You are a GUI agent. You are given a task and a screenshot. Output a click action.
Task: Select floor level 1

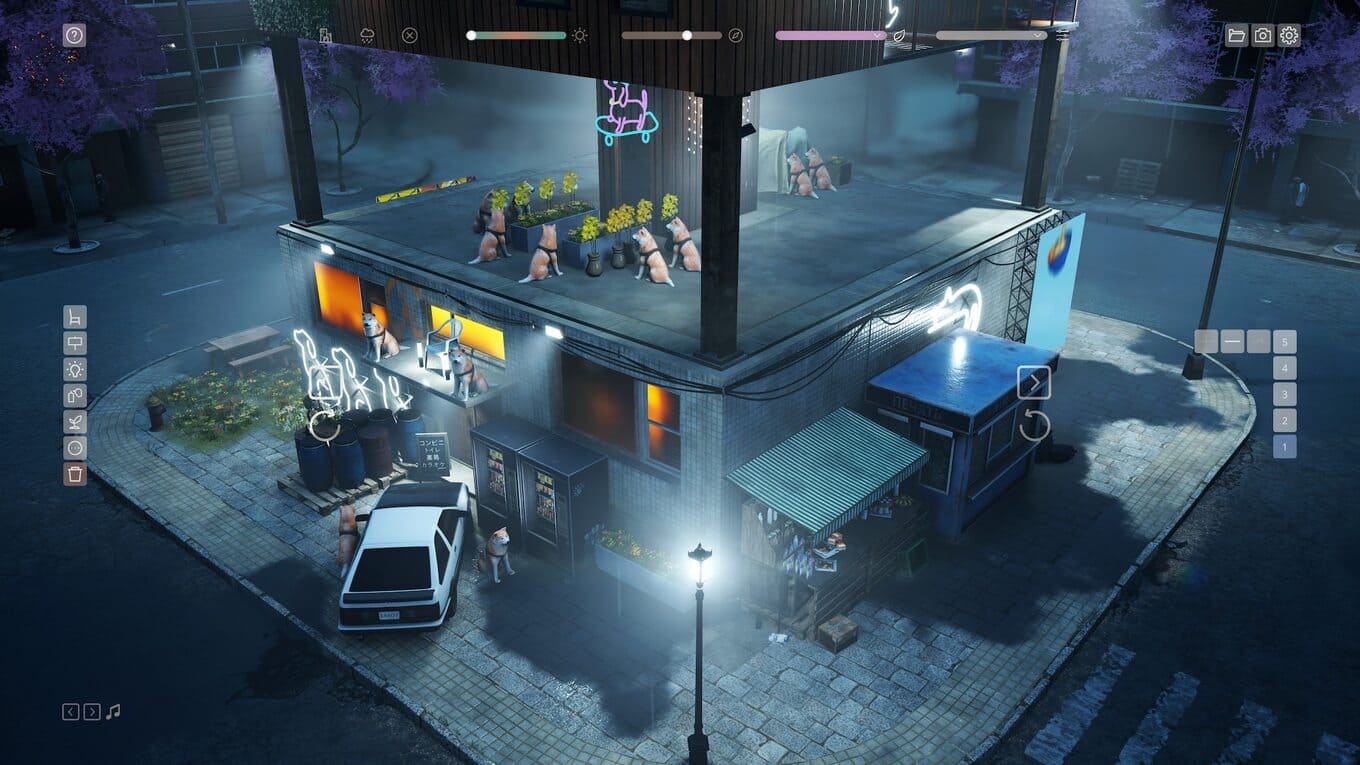tap(1285, 447)
